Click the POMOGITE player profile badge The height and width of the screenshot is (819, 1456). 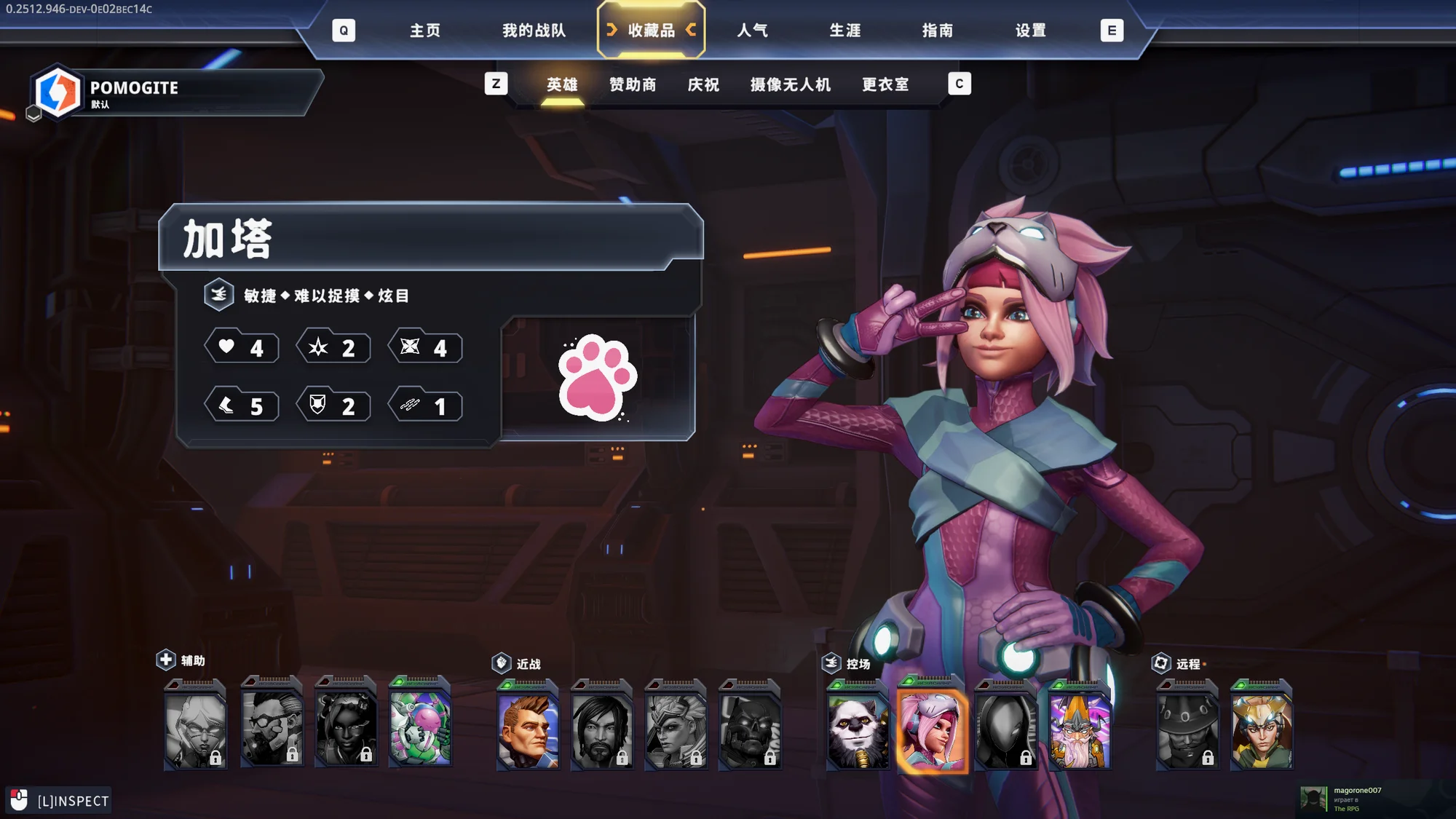[175, 92]
